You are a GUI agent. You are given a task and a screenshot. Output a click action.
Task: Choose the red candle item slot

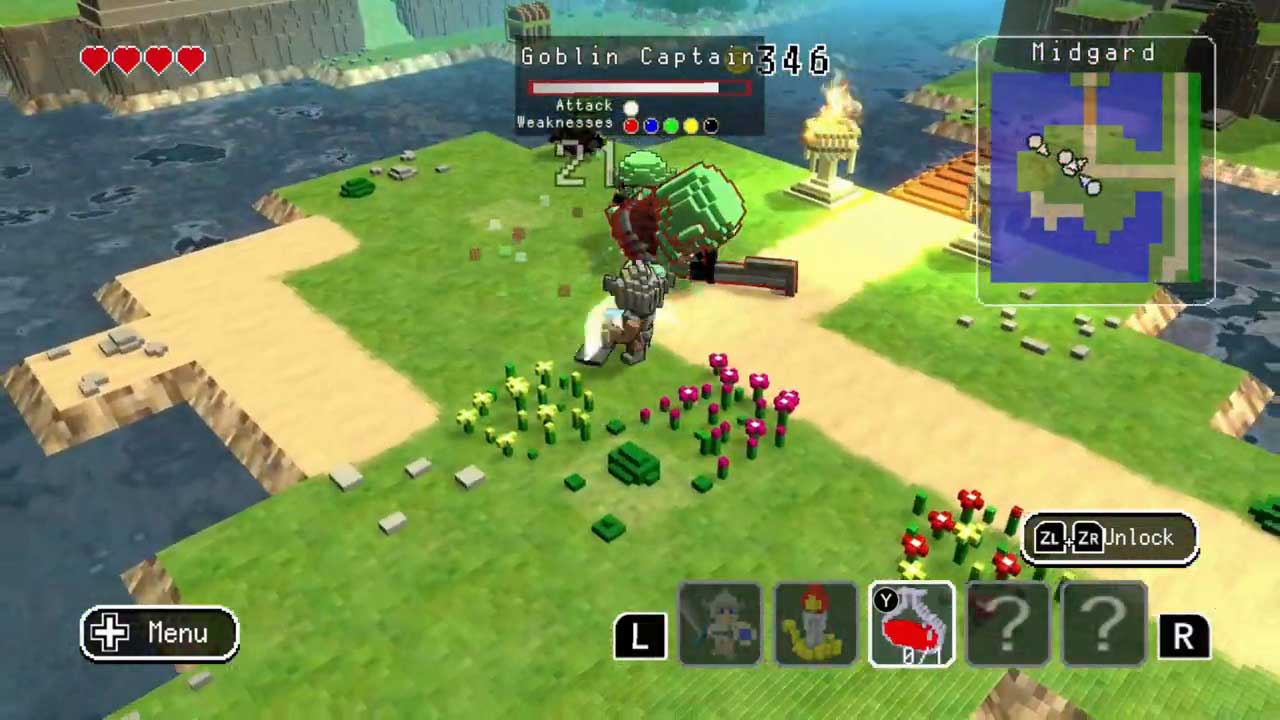[x=815, y=625]
